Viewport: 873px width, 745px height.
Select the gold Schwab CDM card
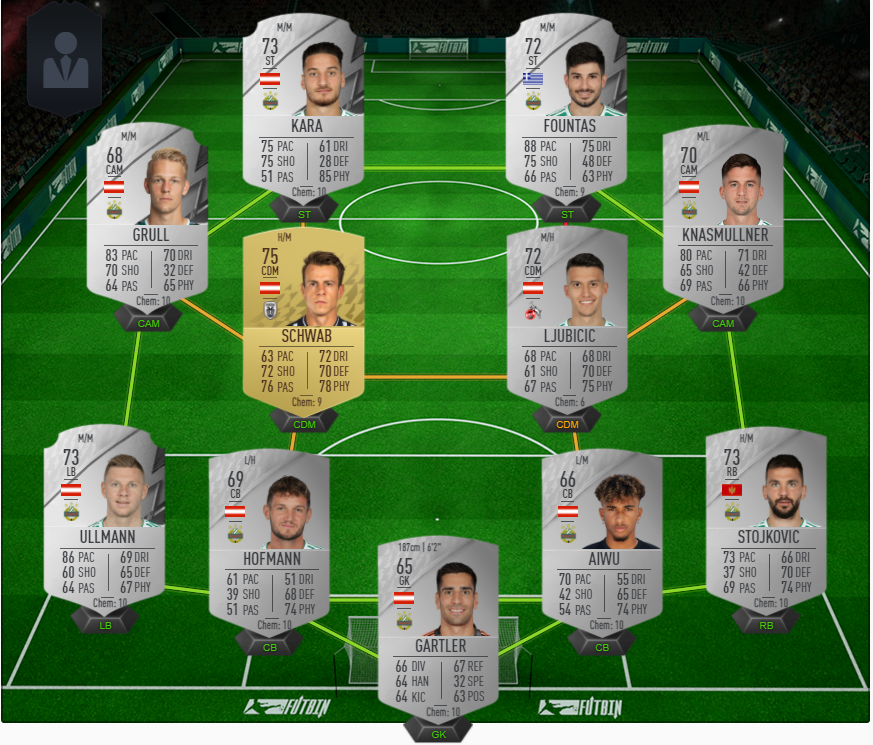point(304,320)
